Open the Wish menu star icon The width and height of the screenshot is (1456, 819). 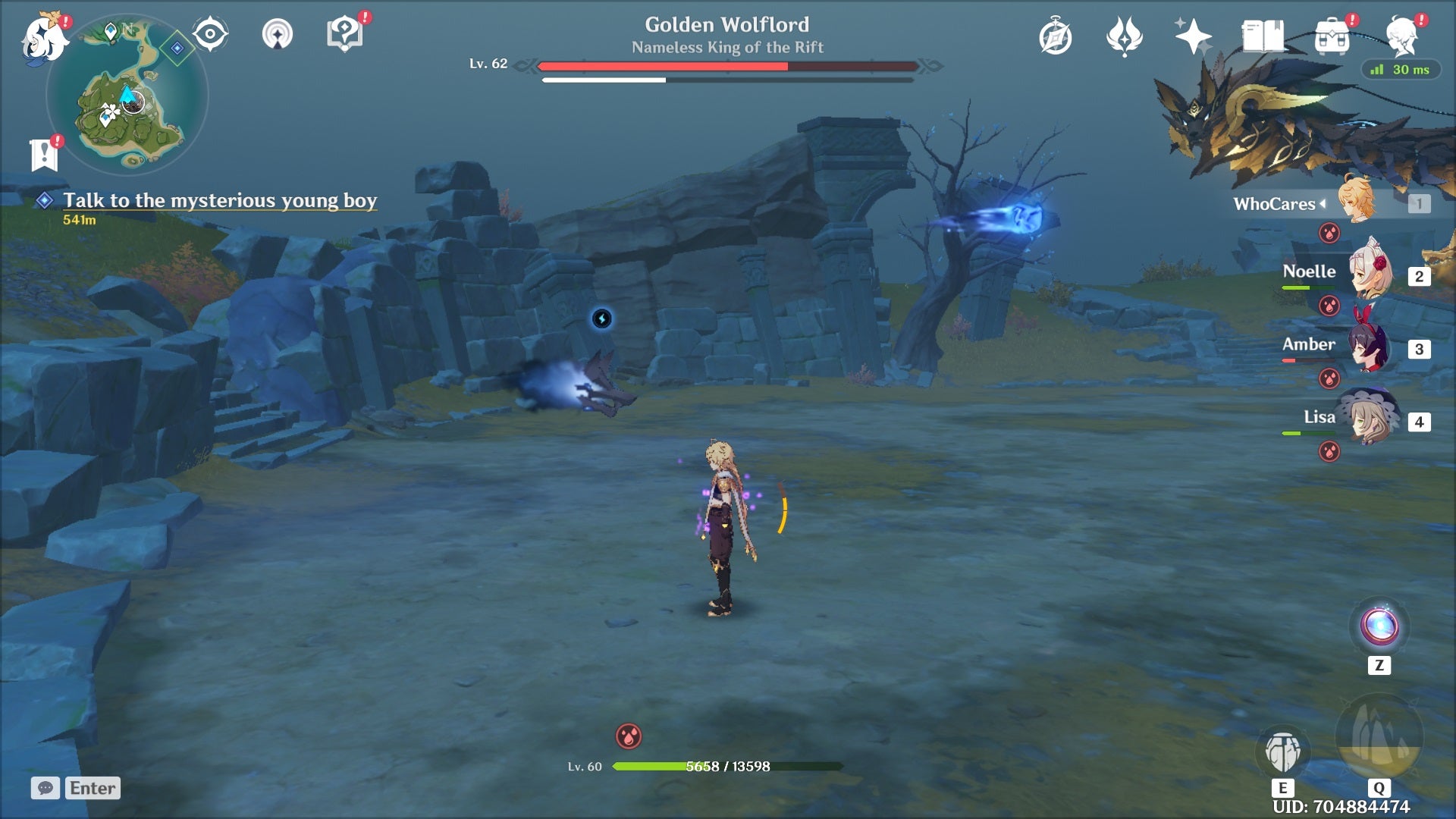[x=1192, y=36]
